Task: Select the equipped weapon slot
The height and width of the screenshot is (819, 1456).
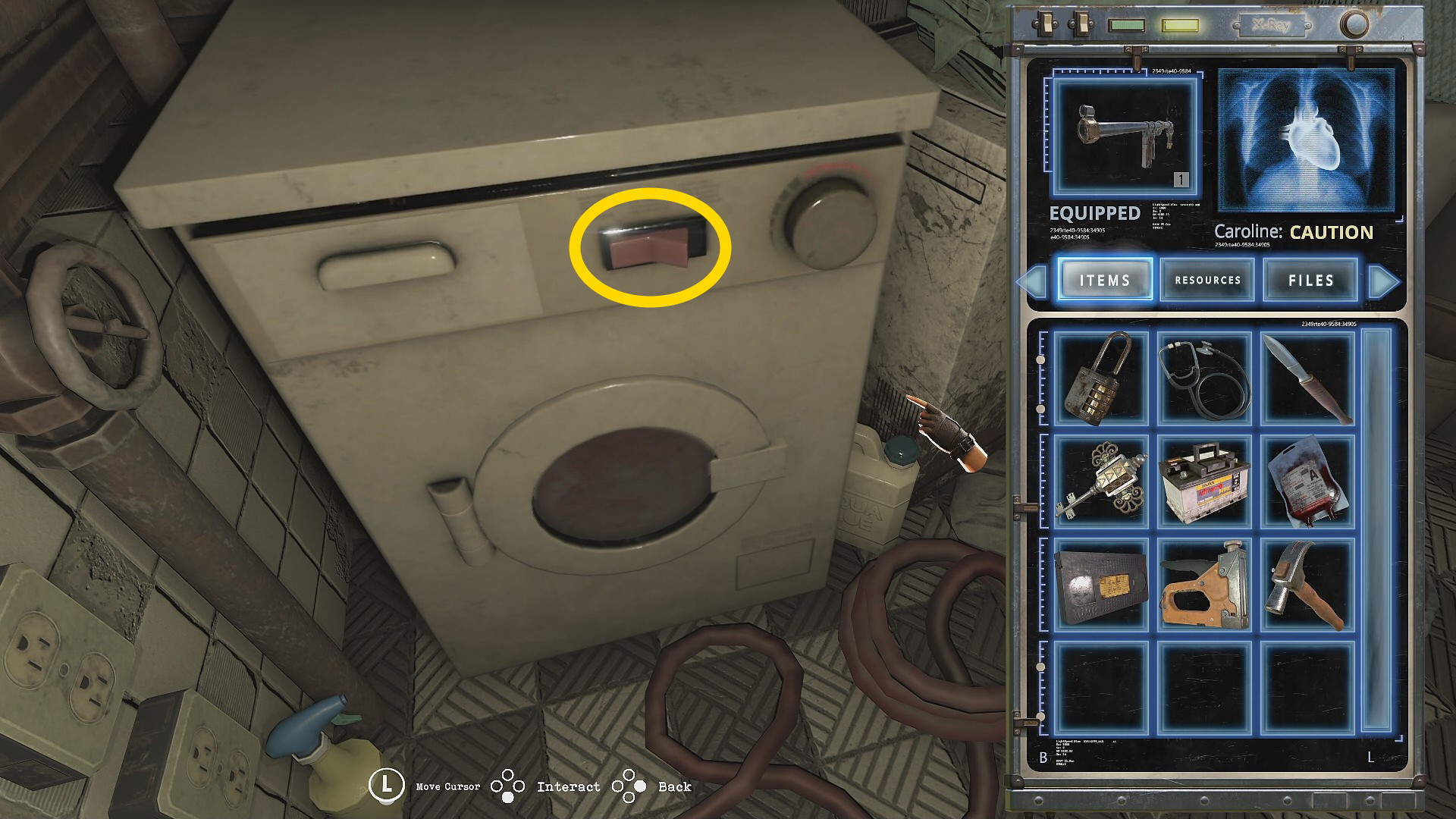Action: click(1125, 136)
